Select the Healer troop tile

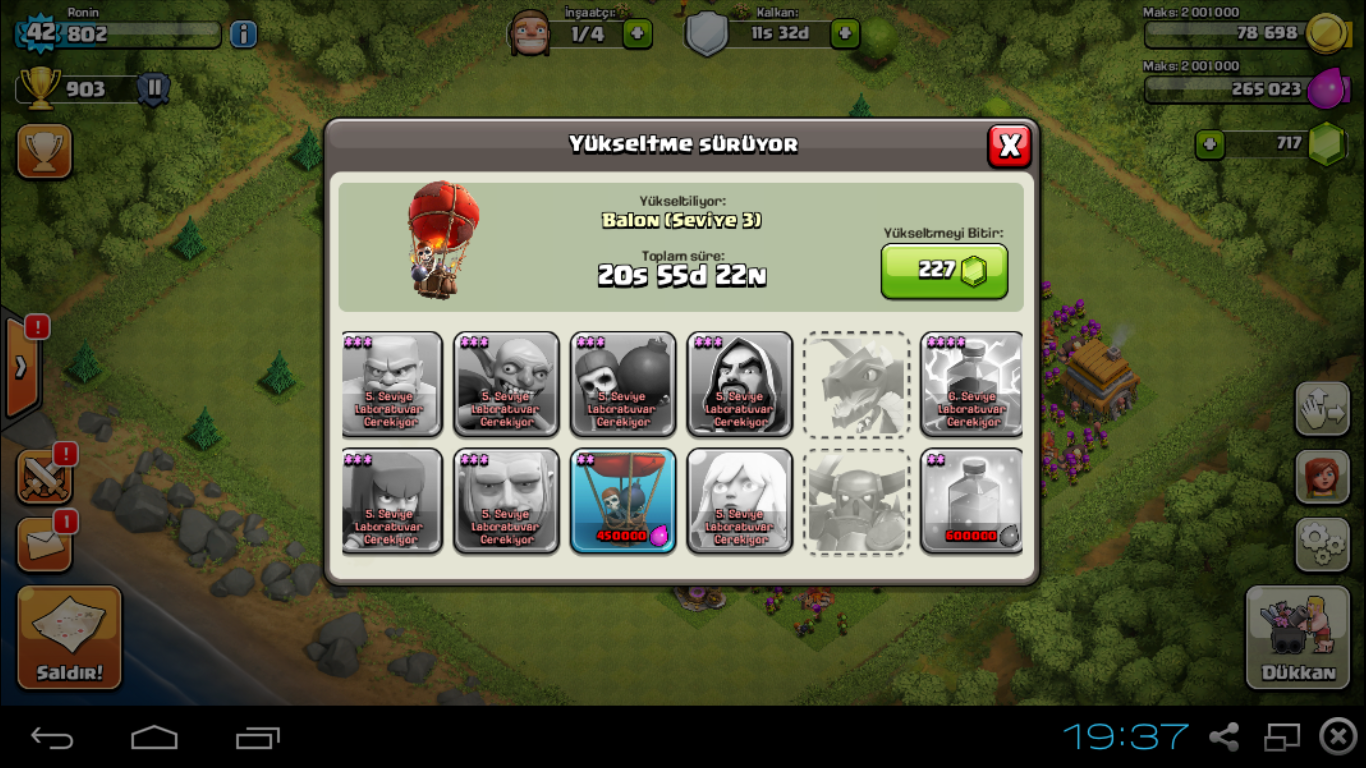740,500
